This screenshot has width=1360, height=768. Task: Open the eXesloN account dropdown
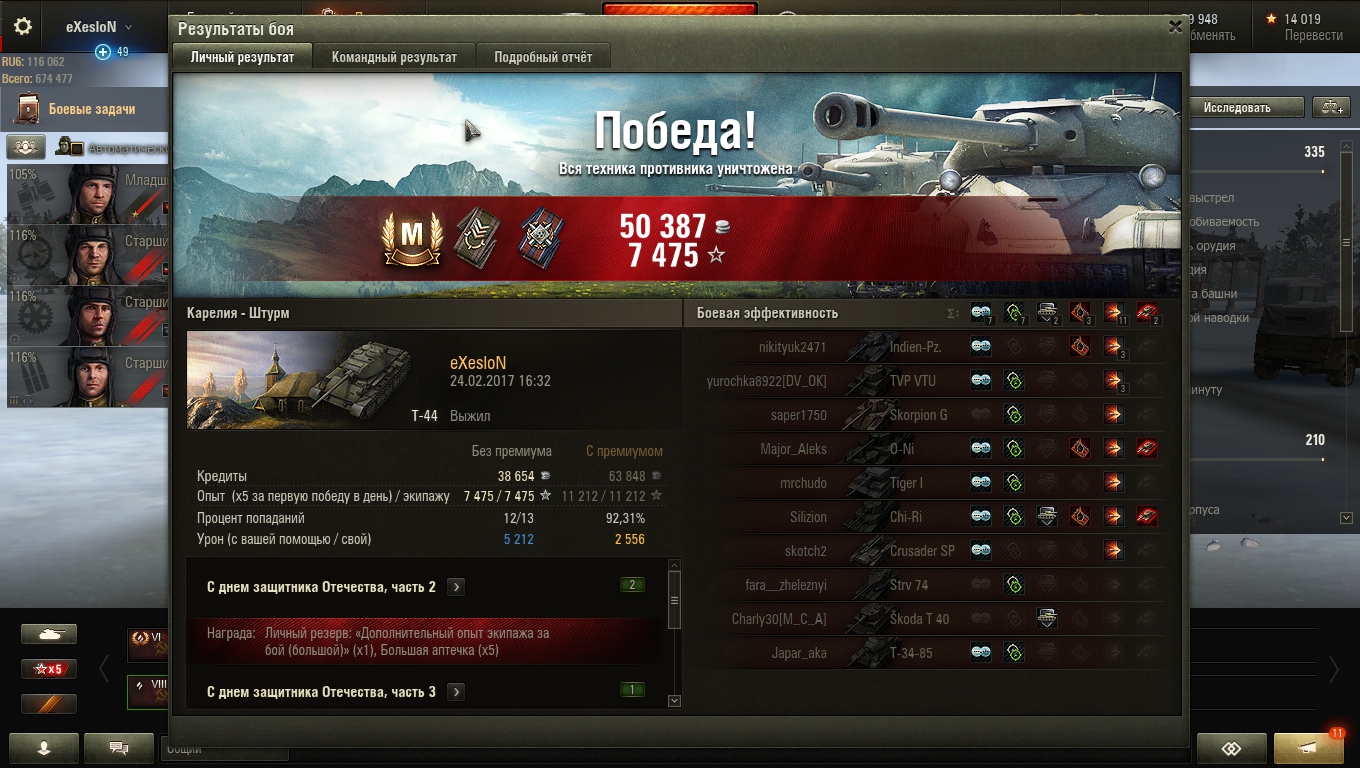coord(98,27)
